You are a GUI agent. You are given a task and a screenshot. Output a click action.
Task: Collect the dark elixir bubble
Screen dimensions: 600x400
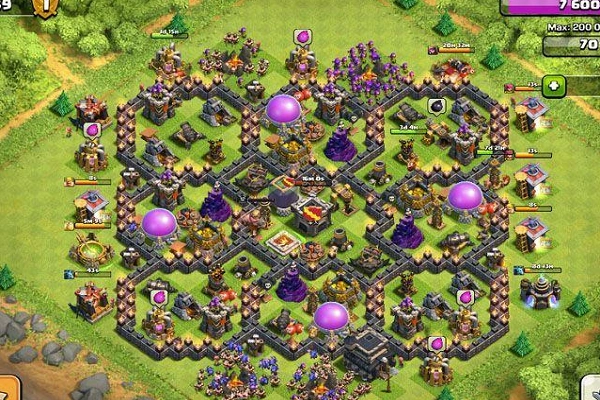pyautogui.click(x=436, y=105)
